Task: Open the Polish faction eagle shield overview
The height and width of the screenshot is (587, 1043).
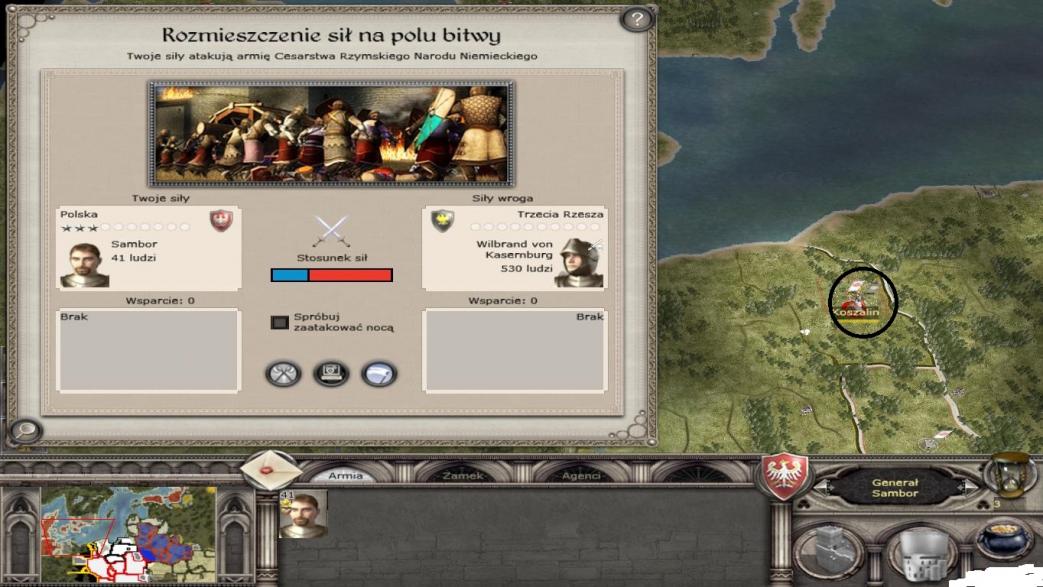Action: 785,477
